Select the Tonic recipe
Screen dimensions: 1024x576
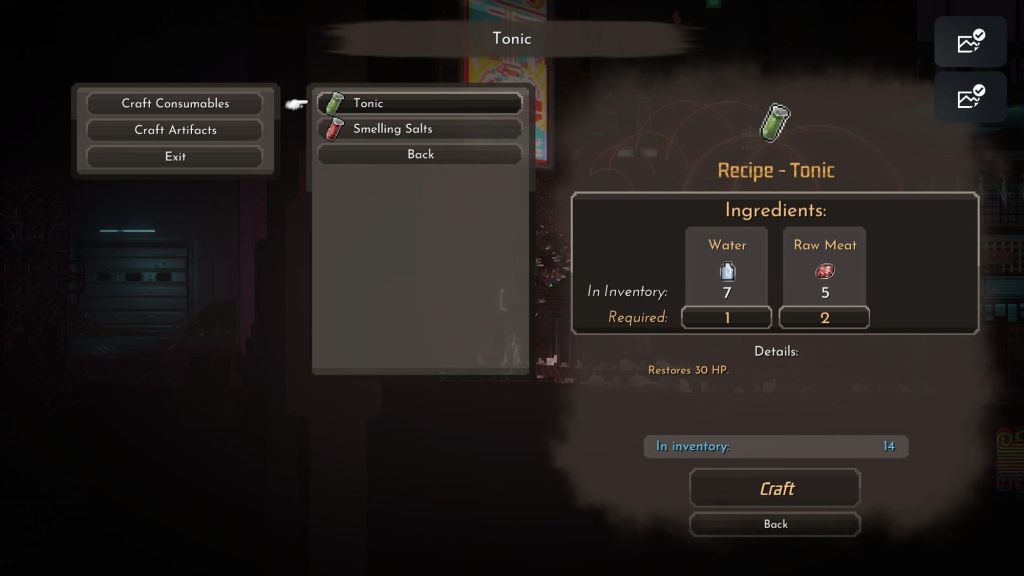(x=420, y=103)
